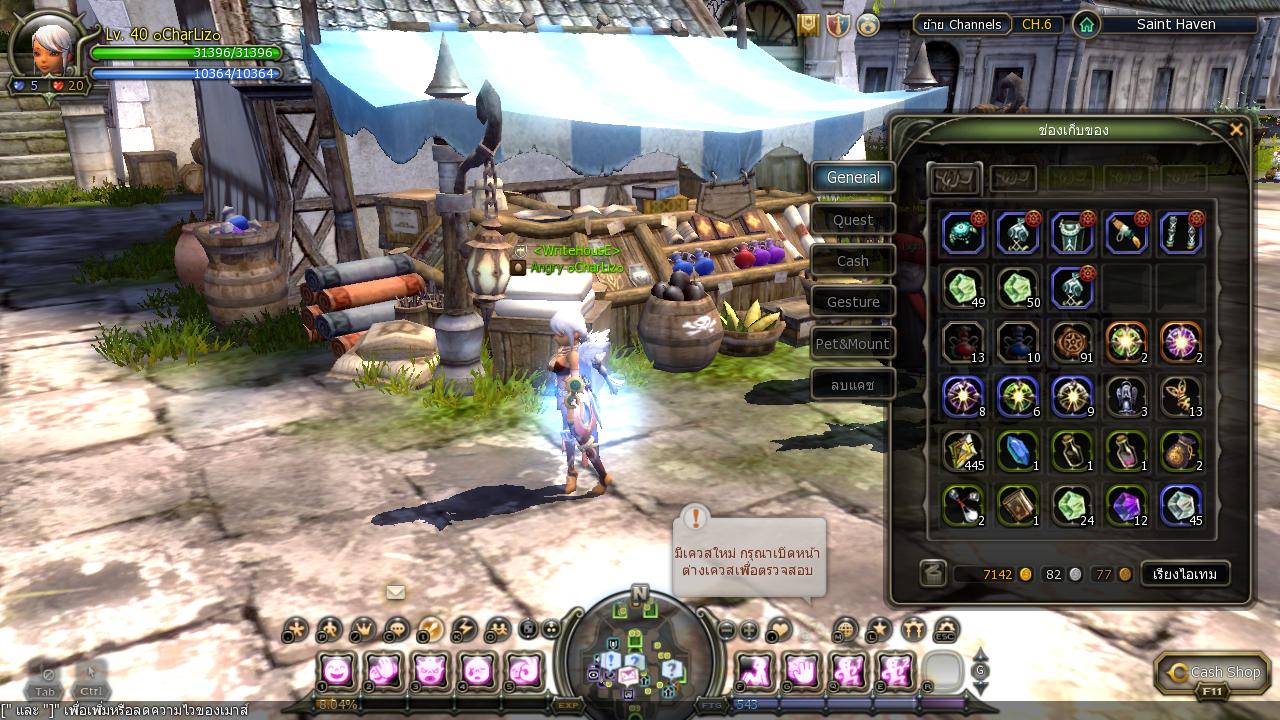
Task: Switch to the General inventory tab
Action: 853,178
